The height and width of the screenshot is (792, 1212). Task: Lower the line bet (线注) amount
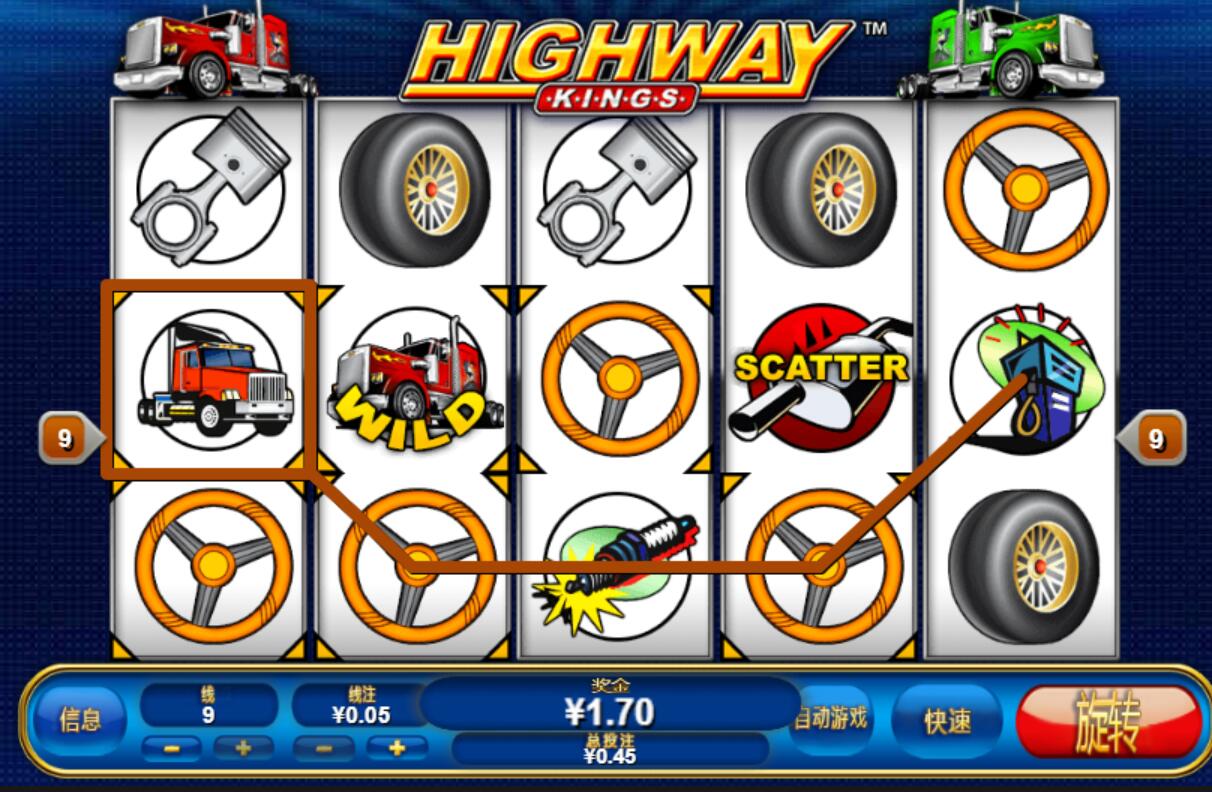324,748
